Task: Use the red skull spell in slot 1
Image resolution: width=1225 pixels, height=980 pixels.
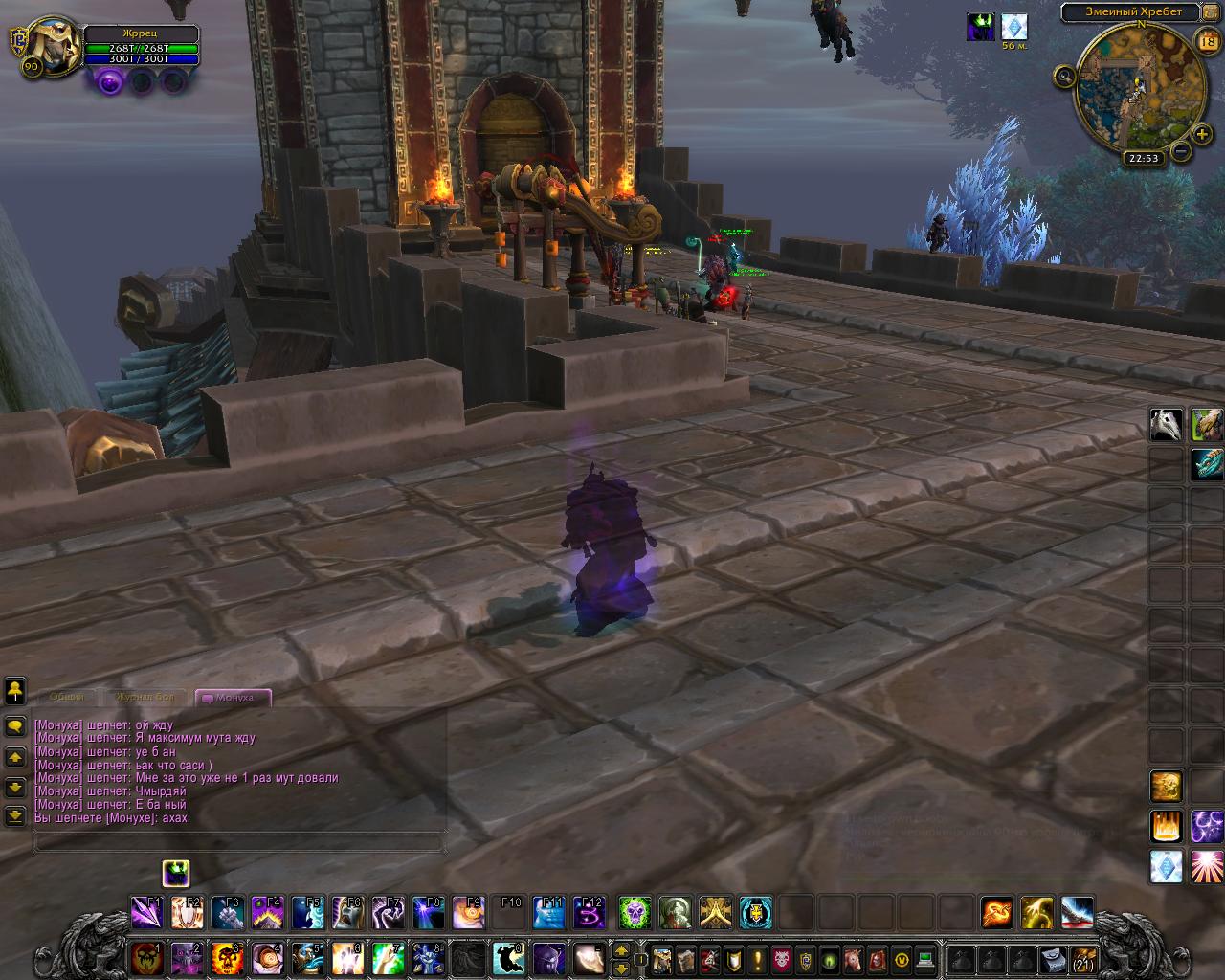Action: tap(146, 957)
